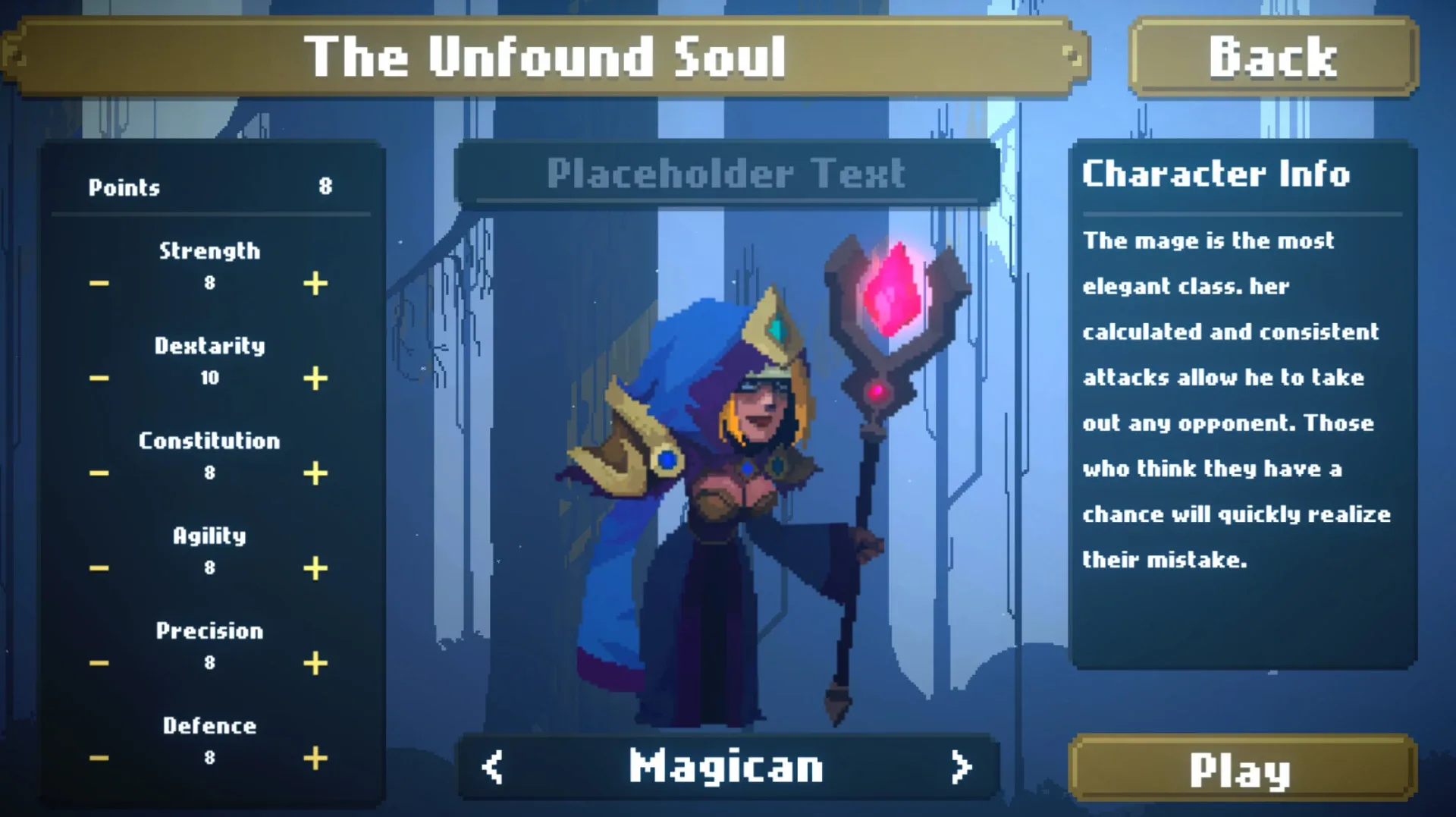Decrease the Precision stat
The image size is (1456, 817).
tap(98, 661)
